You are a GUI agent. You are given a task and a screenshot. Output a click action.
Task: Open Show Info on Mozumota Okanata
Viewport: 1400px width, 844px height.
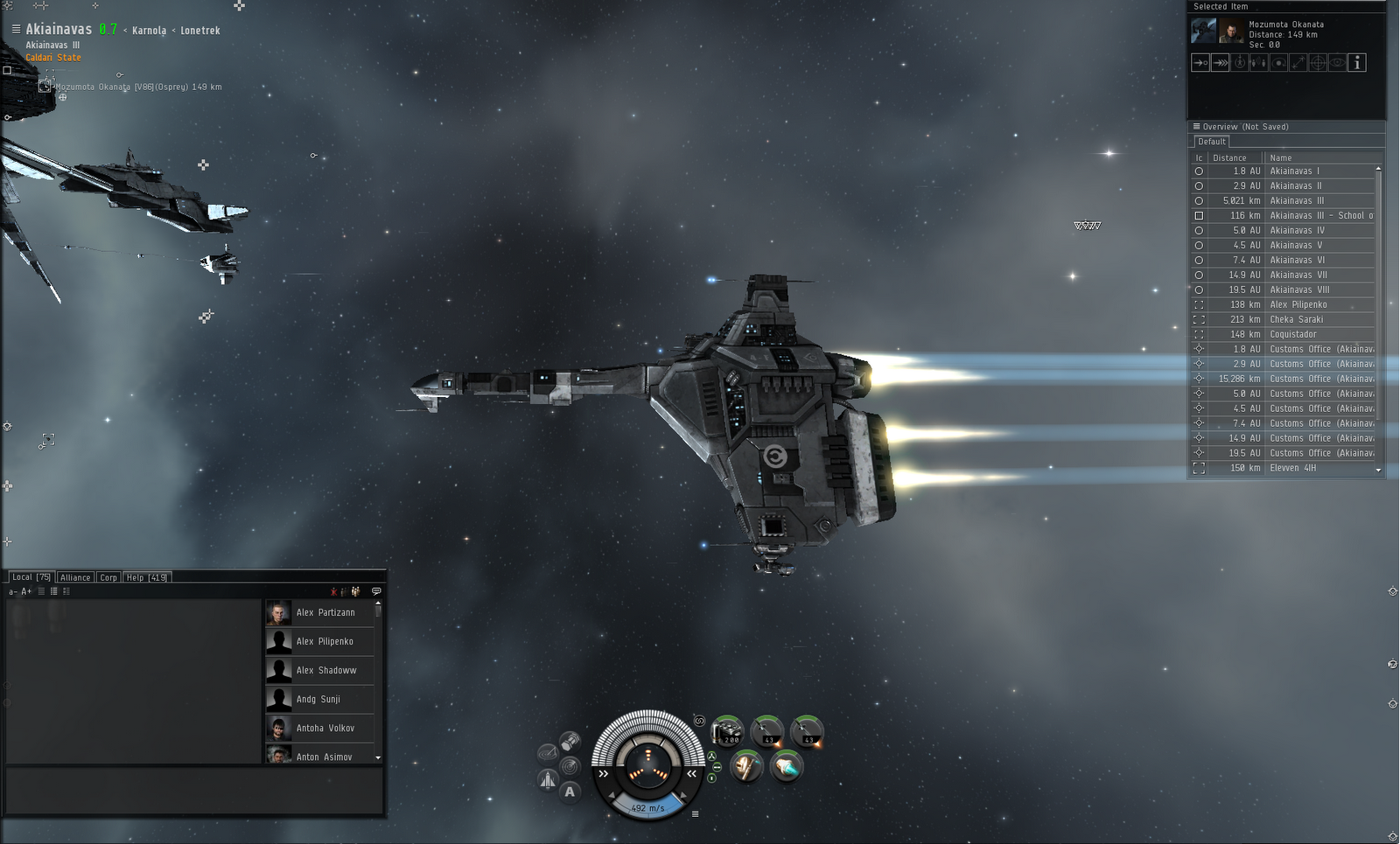1357,62
